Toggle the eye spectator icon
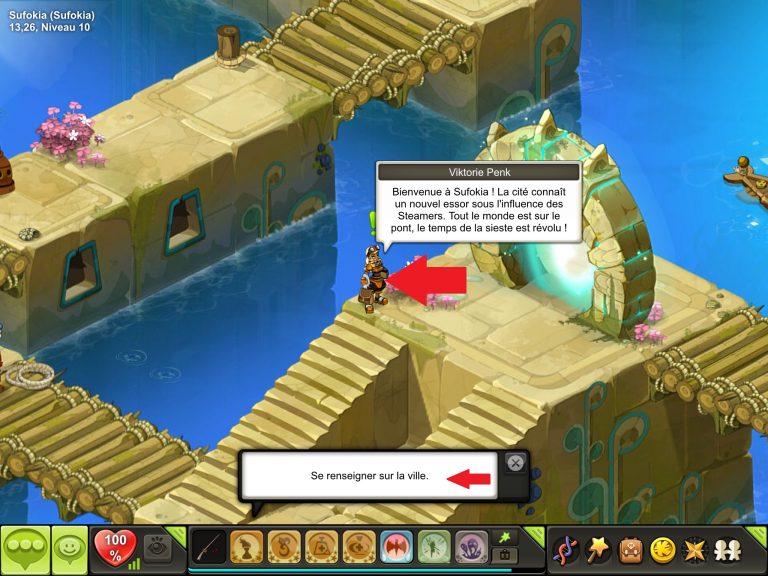This screenshot has height=576, width=768. click(x=158, y=545)
